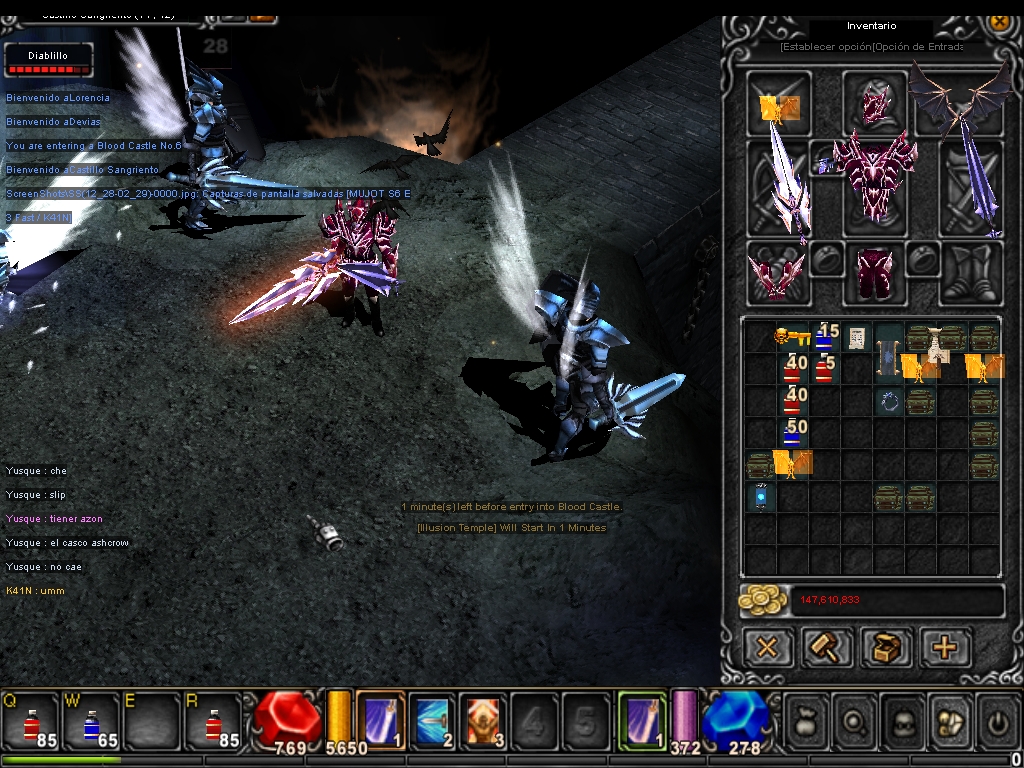Select the equipped dark red pants
The width and height of the screenshot is (1024, 768).
(x=874, y=272)
